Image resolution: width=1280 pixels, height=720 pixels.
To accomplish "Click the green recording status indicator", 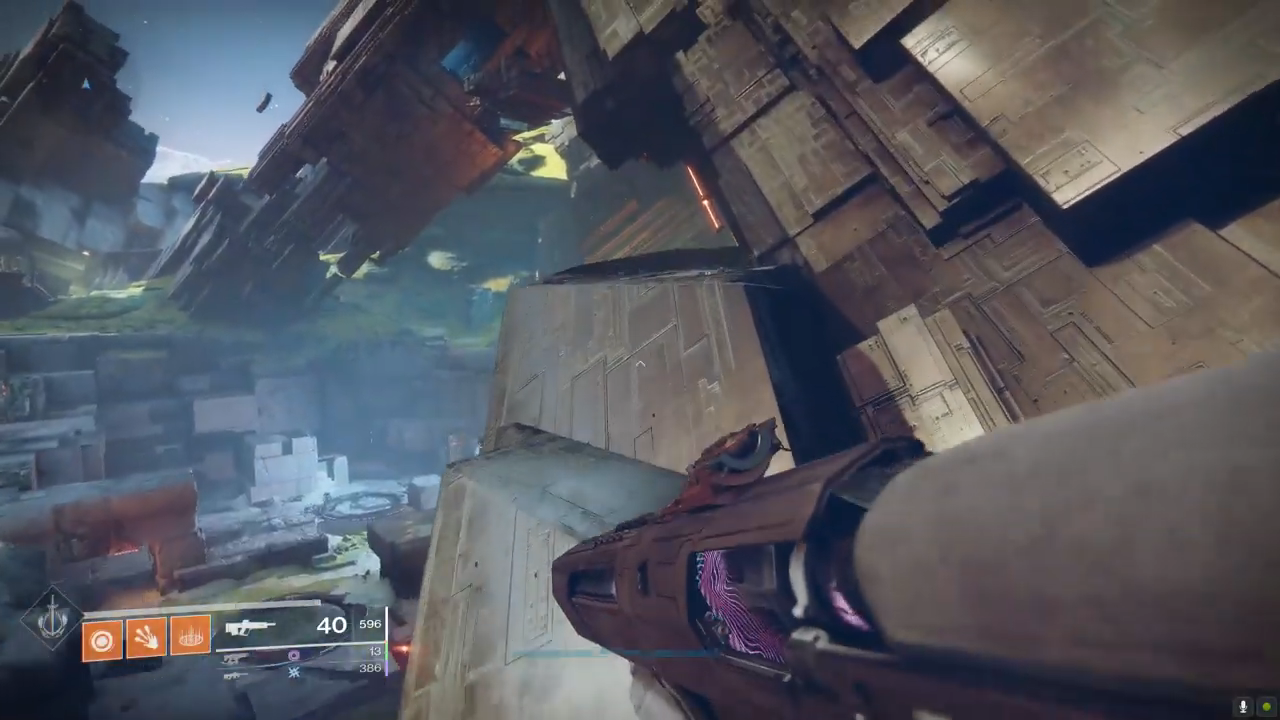I will [x=1266, y=706].
